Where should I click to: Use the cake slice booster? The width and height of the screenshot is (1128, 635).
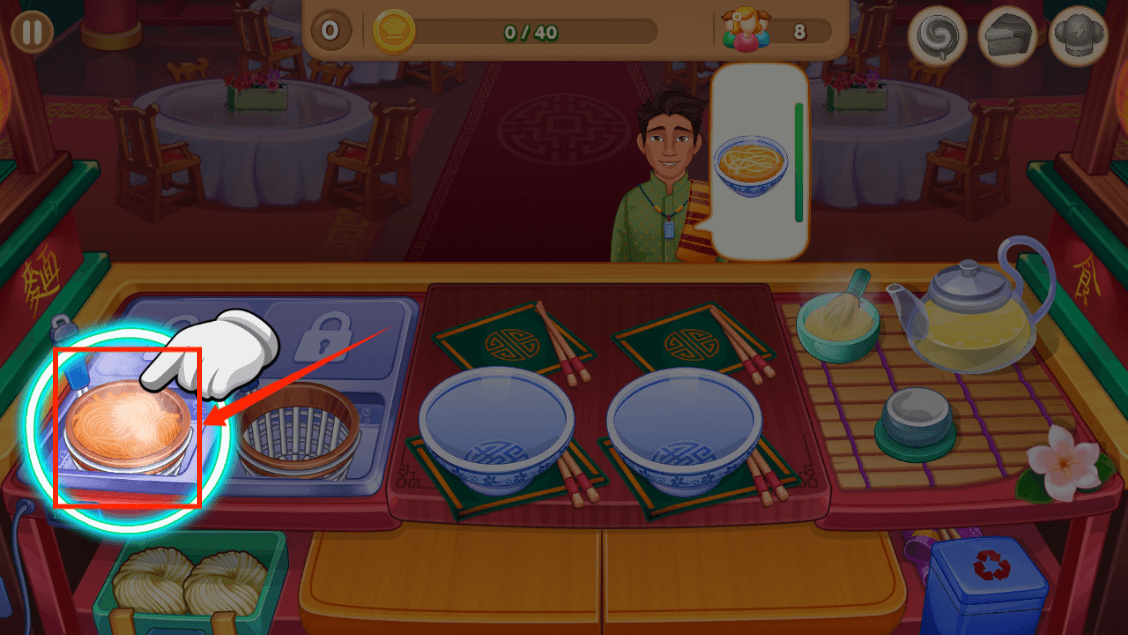point(1007,38)
